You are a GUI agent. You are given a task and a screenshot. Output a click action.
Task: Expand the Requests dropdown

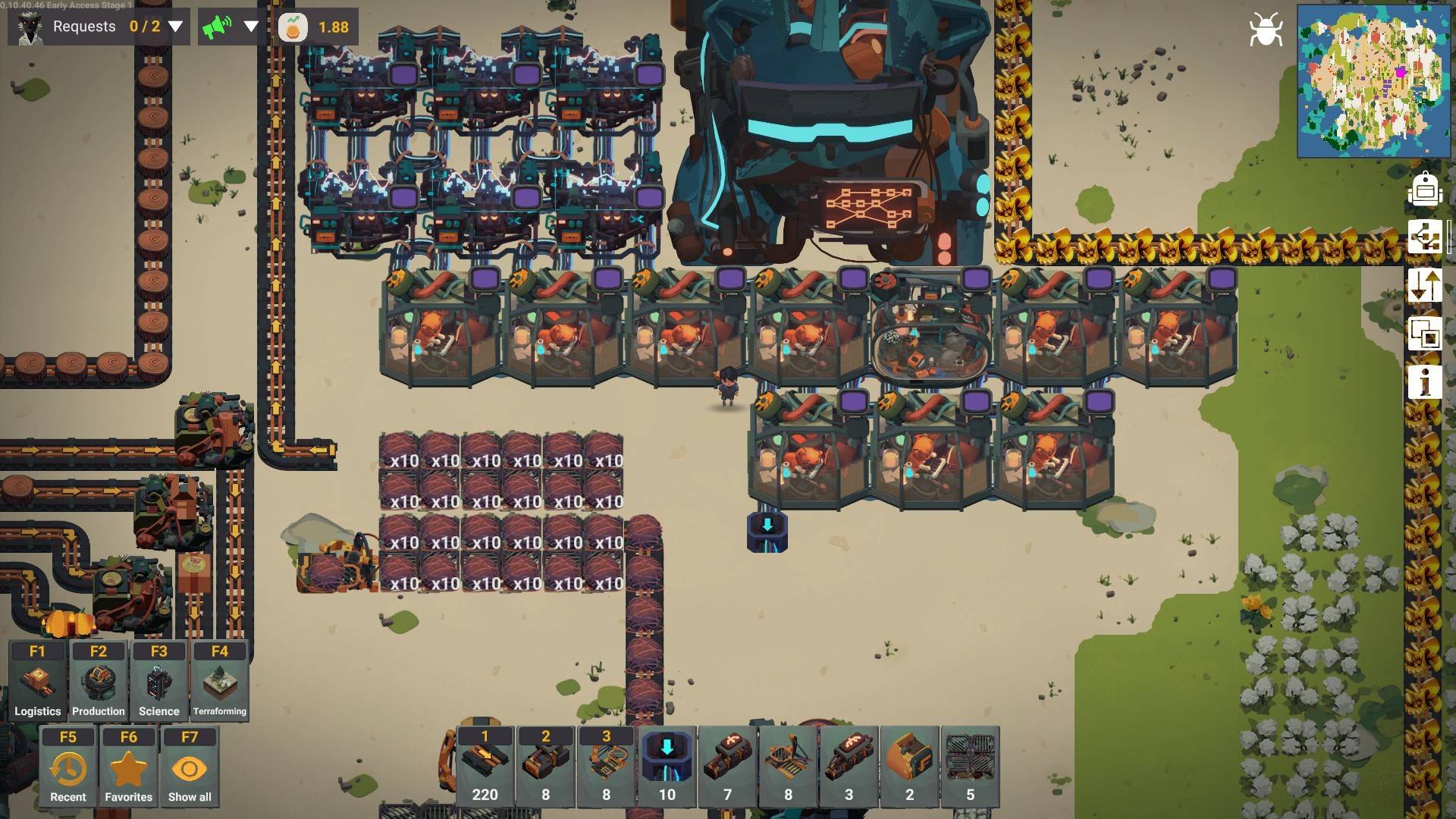coord(175,27)
